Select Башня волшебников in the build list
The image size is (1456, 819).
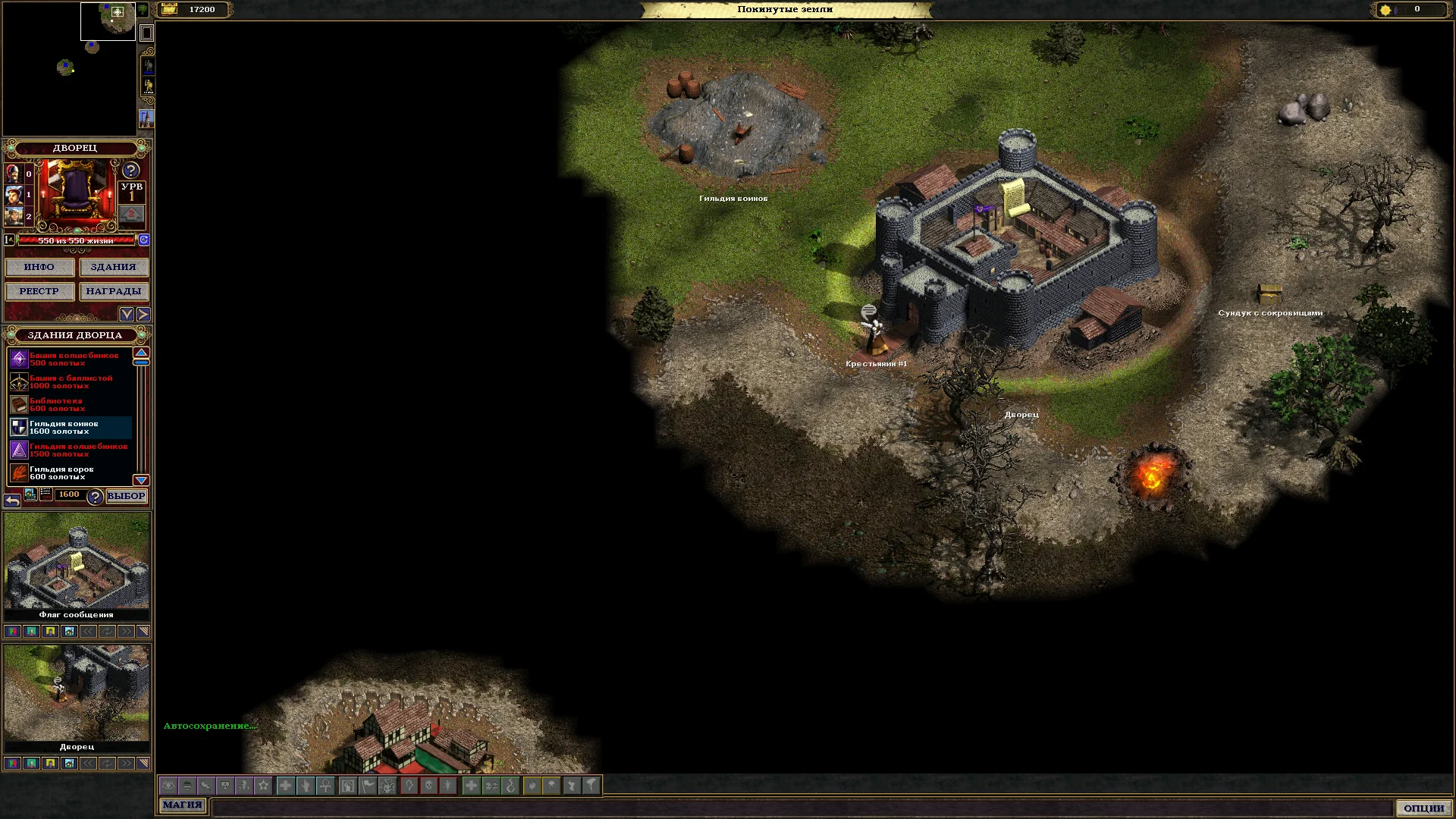[70, 359]
